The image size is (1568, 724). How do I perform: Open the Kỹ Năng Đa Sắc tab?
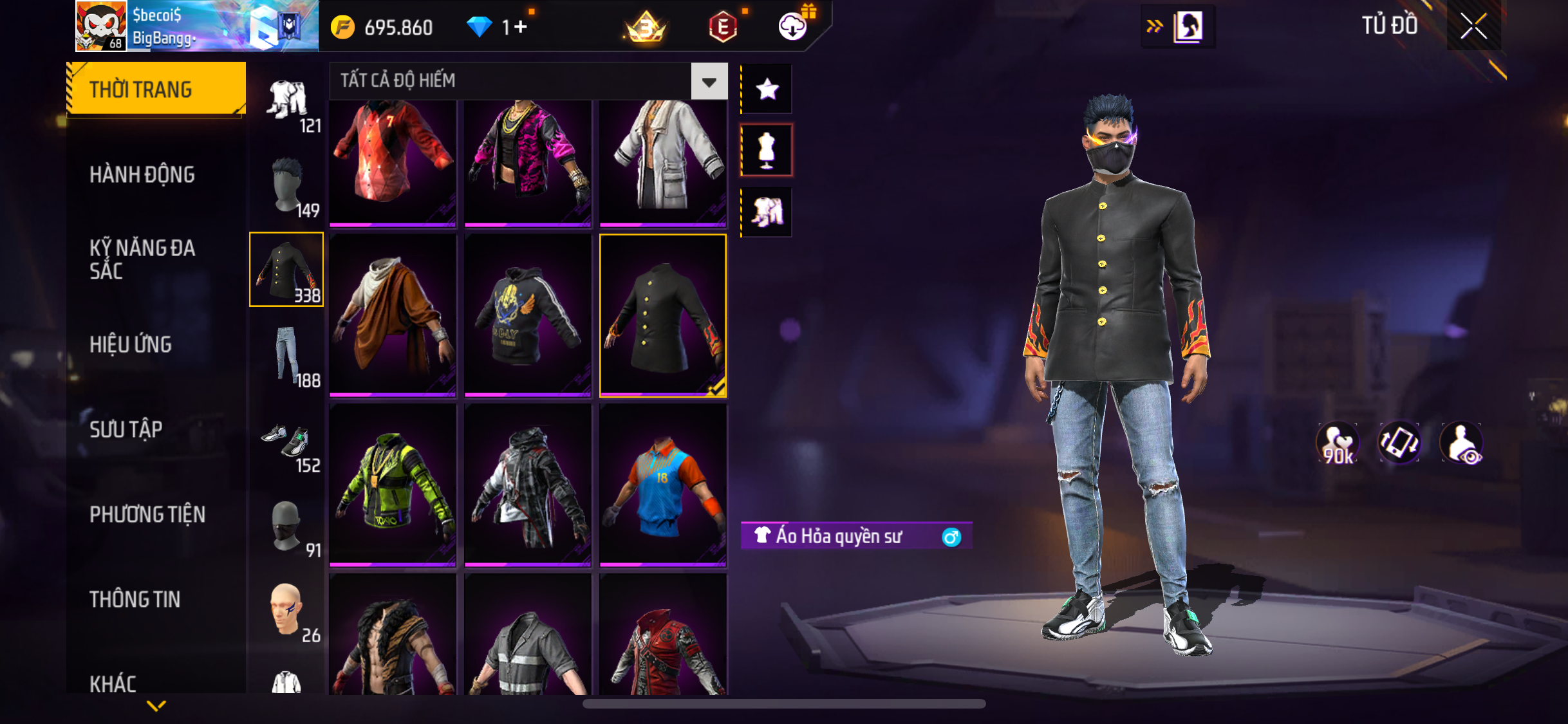(x=142, y=259)
